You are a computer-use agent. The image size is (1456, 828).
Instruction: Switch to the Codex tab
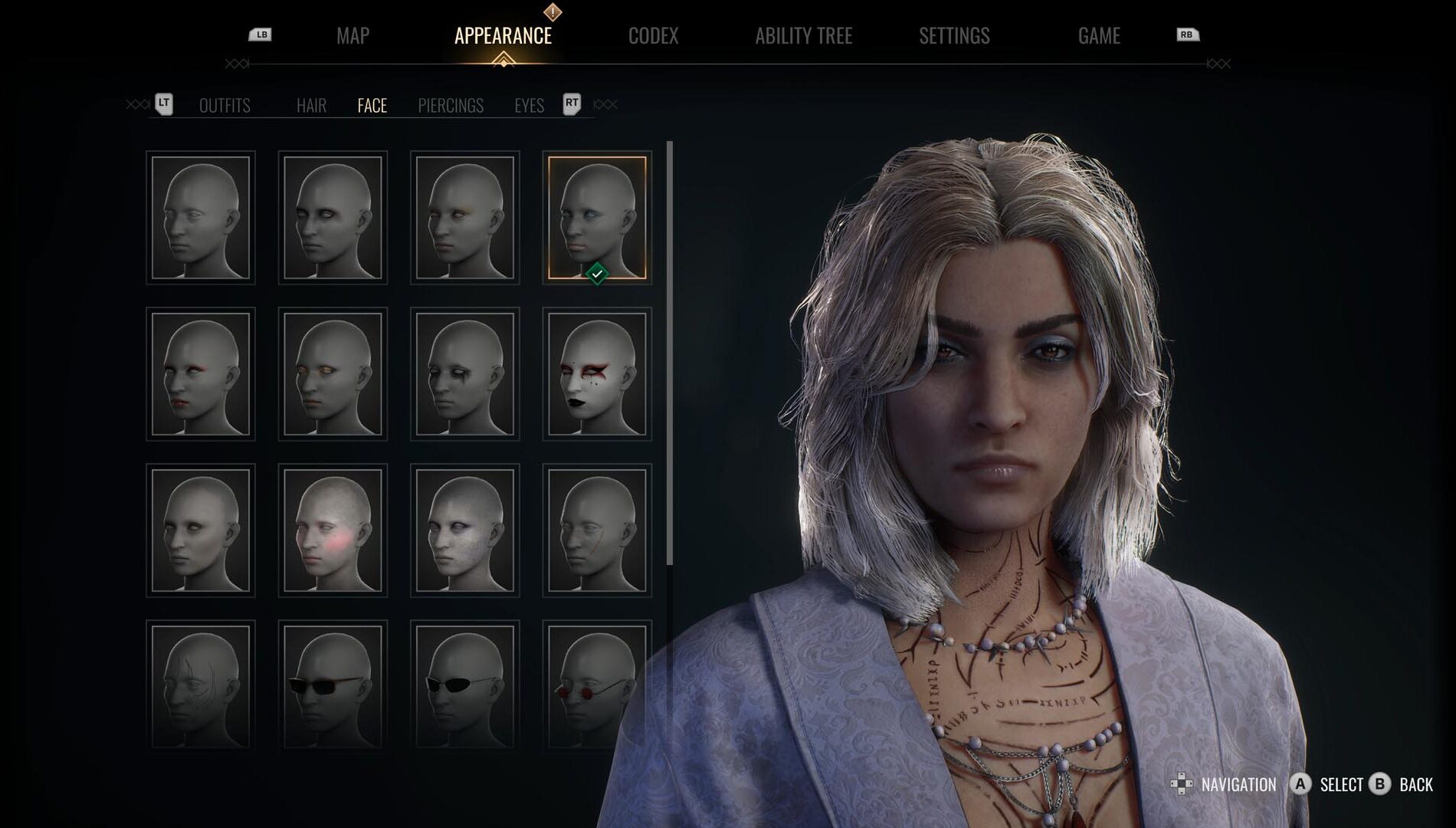(x=653, y=36)
